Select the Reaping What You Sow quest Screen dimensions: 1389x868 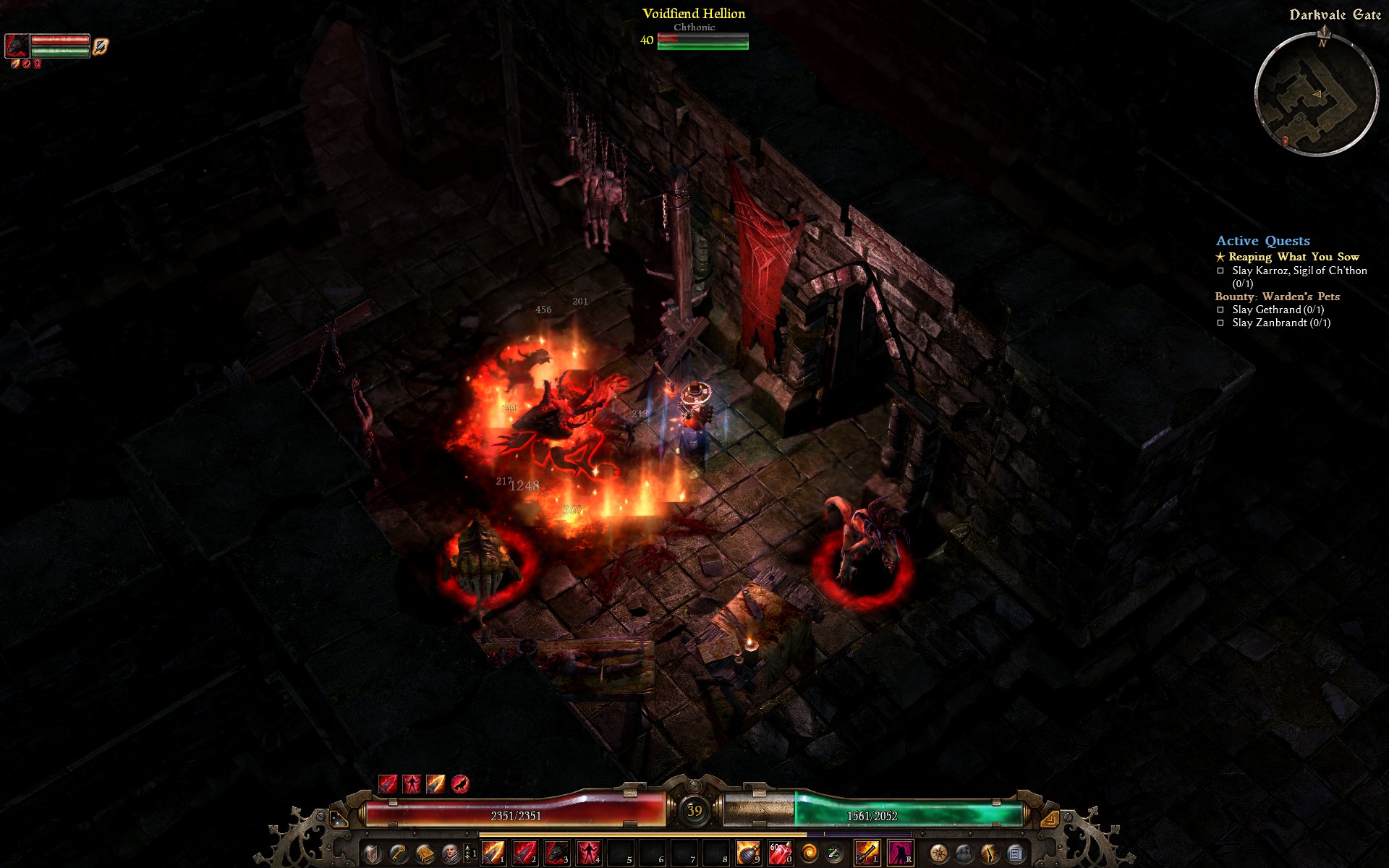1293,257
